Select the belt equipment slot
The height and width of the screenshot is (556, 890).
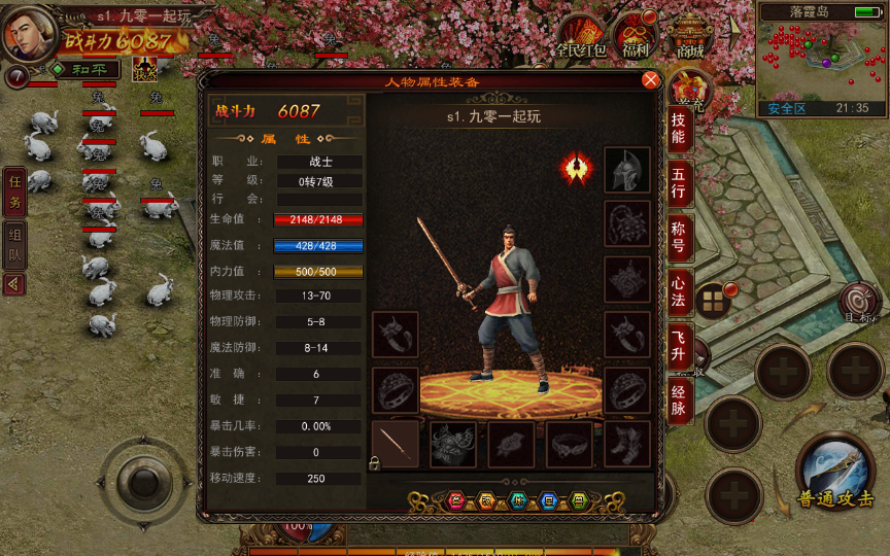[569, 444]
